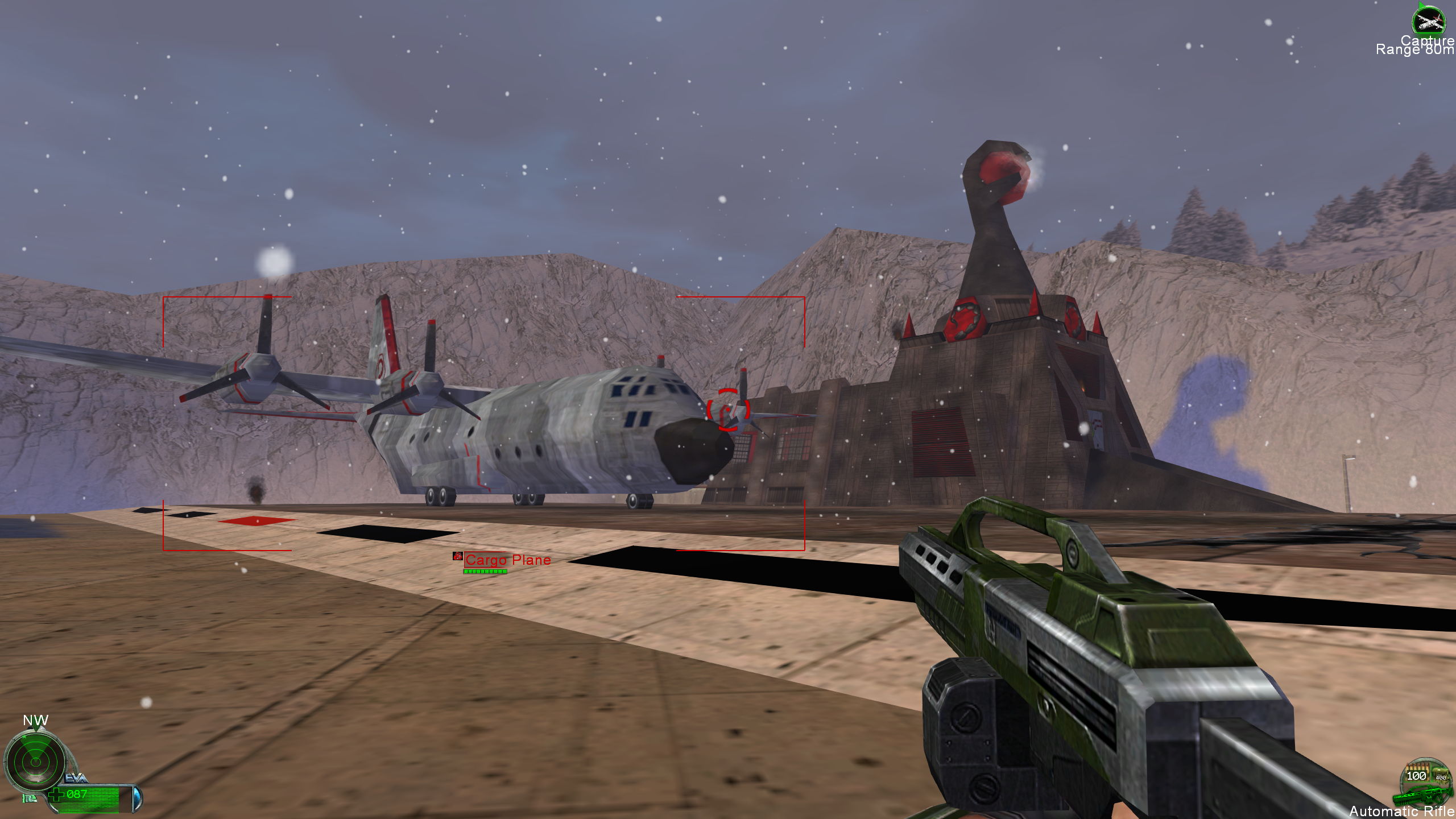The image size is (1456, 819).
Task: Select the Capture objective plane icon
Action: 1428,21
